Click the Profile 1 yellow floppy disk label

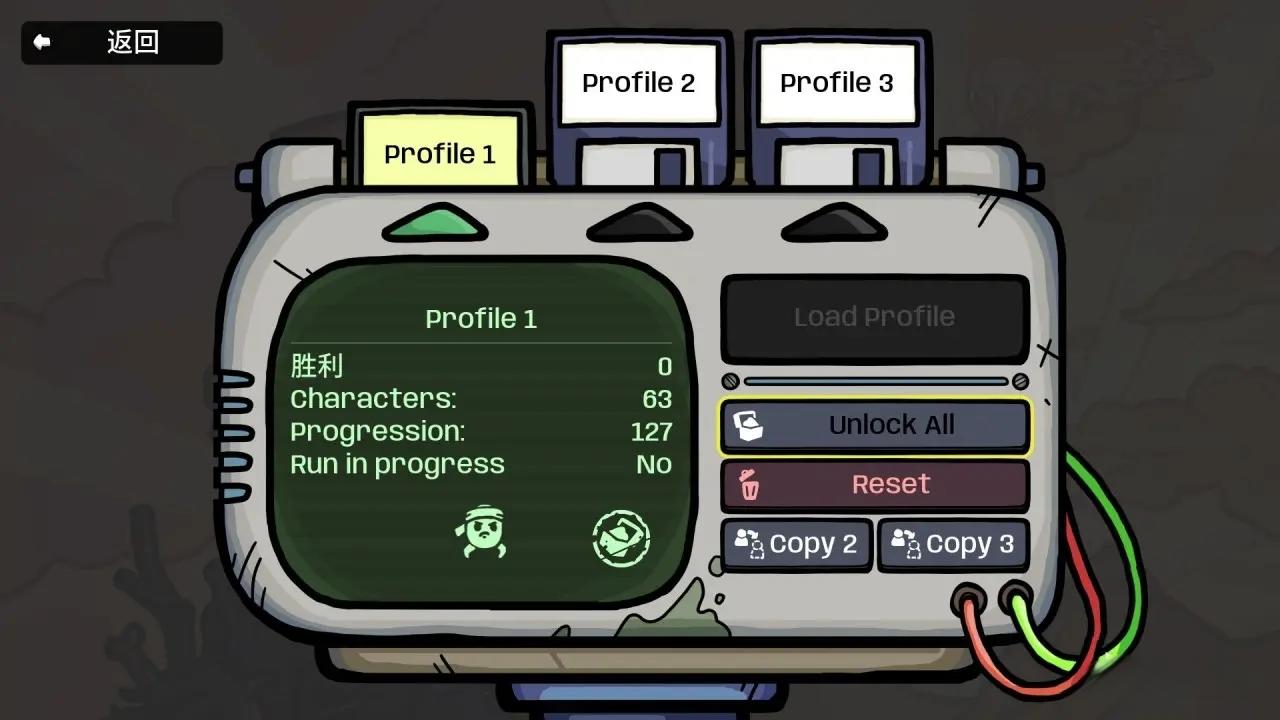(x=438, y=152)
